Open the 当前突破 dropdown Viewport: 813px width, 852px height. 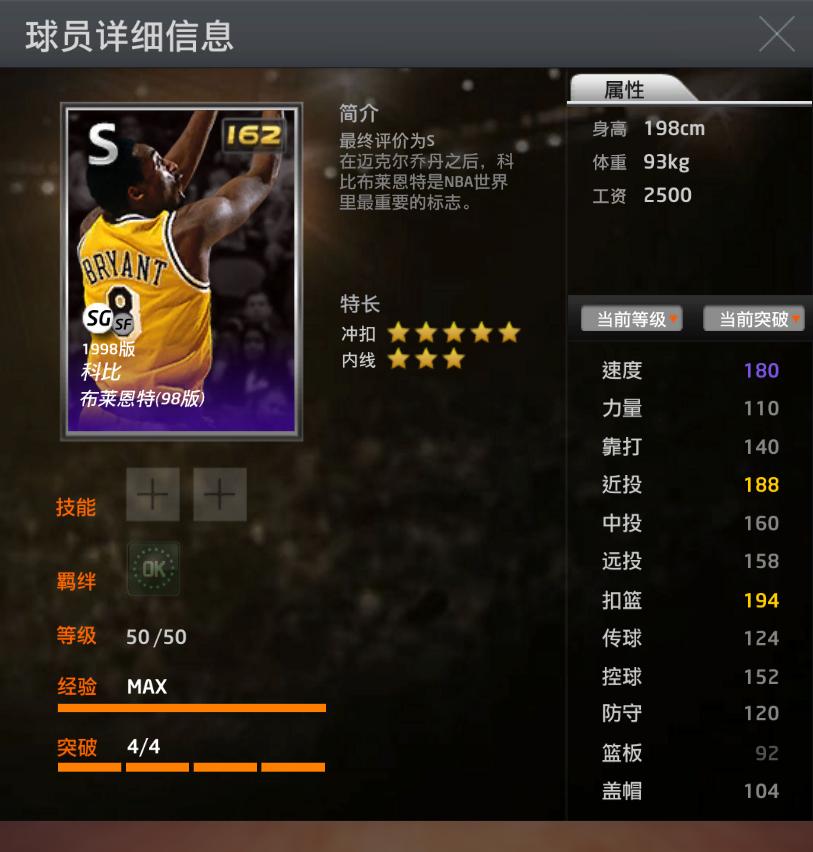click(755, 319)
